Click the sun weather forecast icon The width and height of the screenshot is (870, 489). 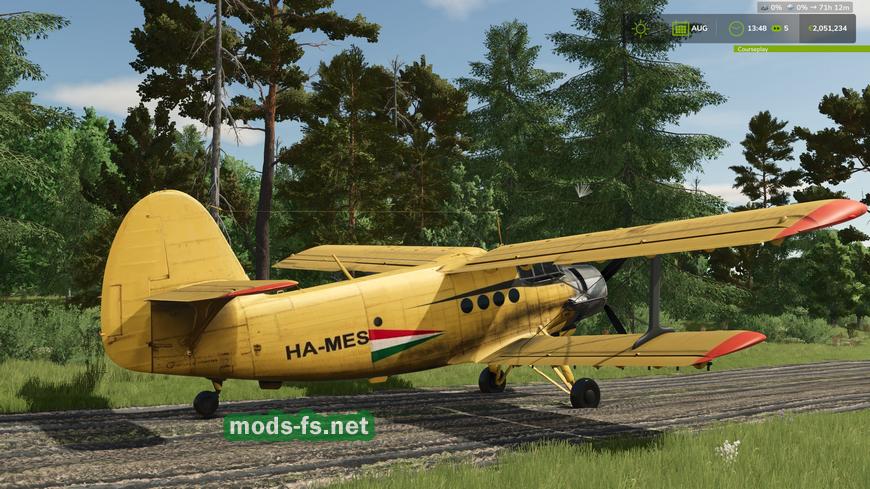[641, 28]
